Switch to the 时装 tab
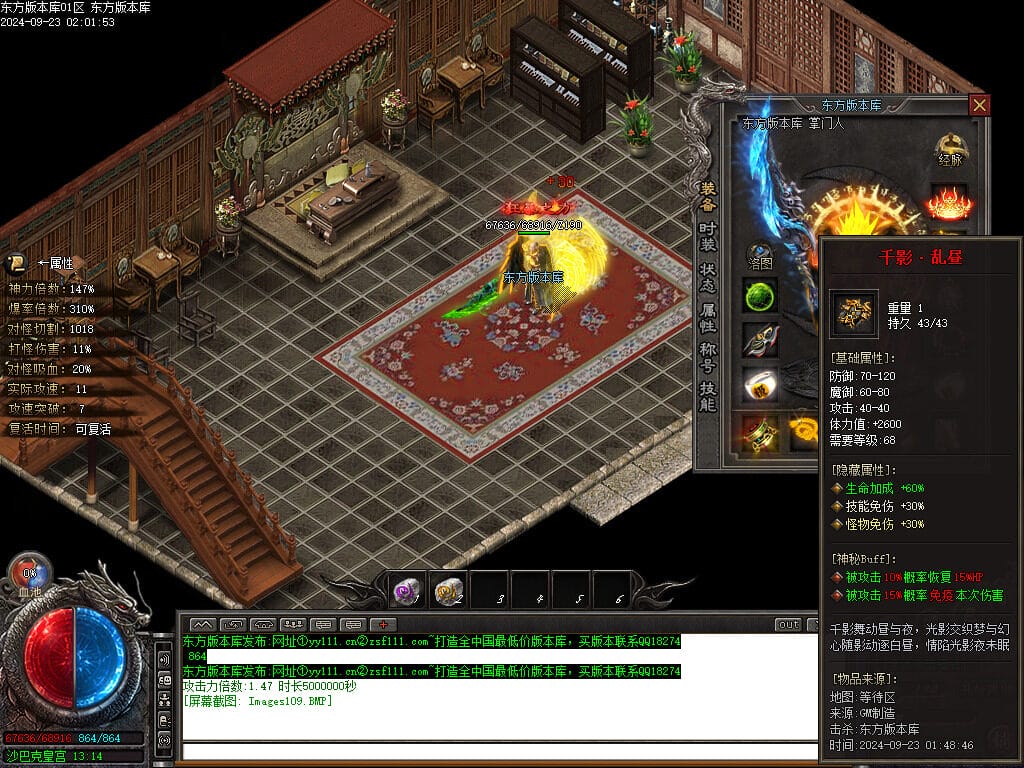This screenshot has height=768, width=1024. click(708, 236)
